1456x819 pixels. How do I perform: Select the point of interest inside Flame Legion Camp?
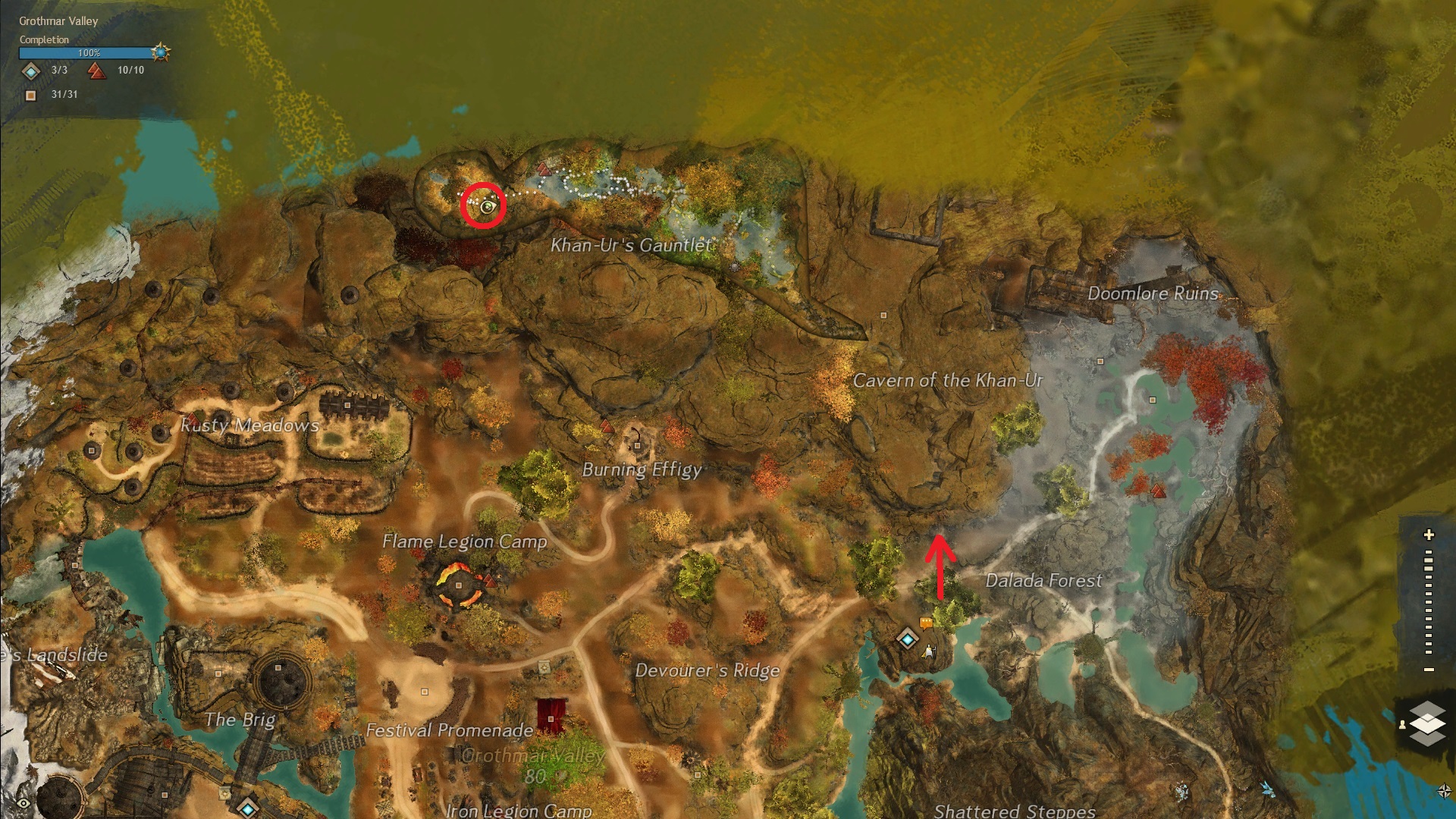click(459, 585)
